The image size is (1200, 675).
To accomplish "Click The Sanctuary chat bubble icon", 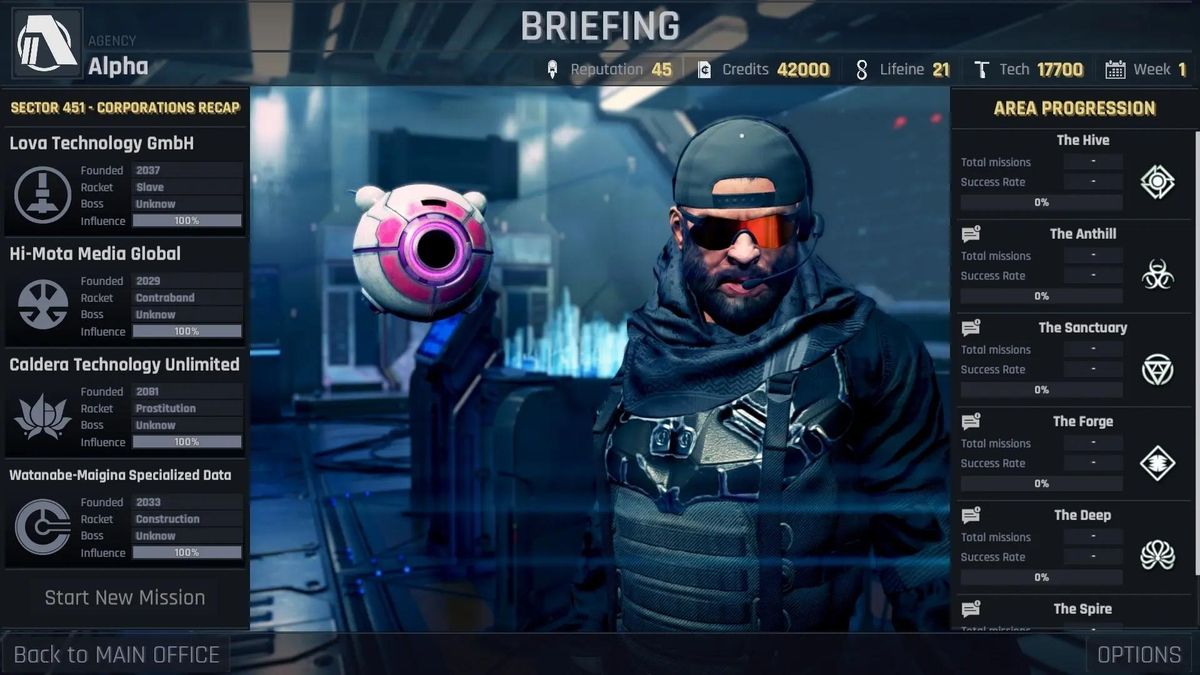I will (x=970, y=328).
